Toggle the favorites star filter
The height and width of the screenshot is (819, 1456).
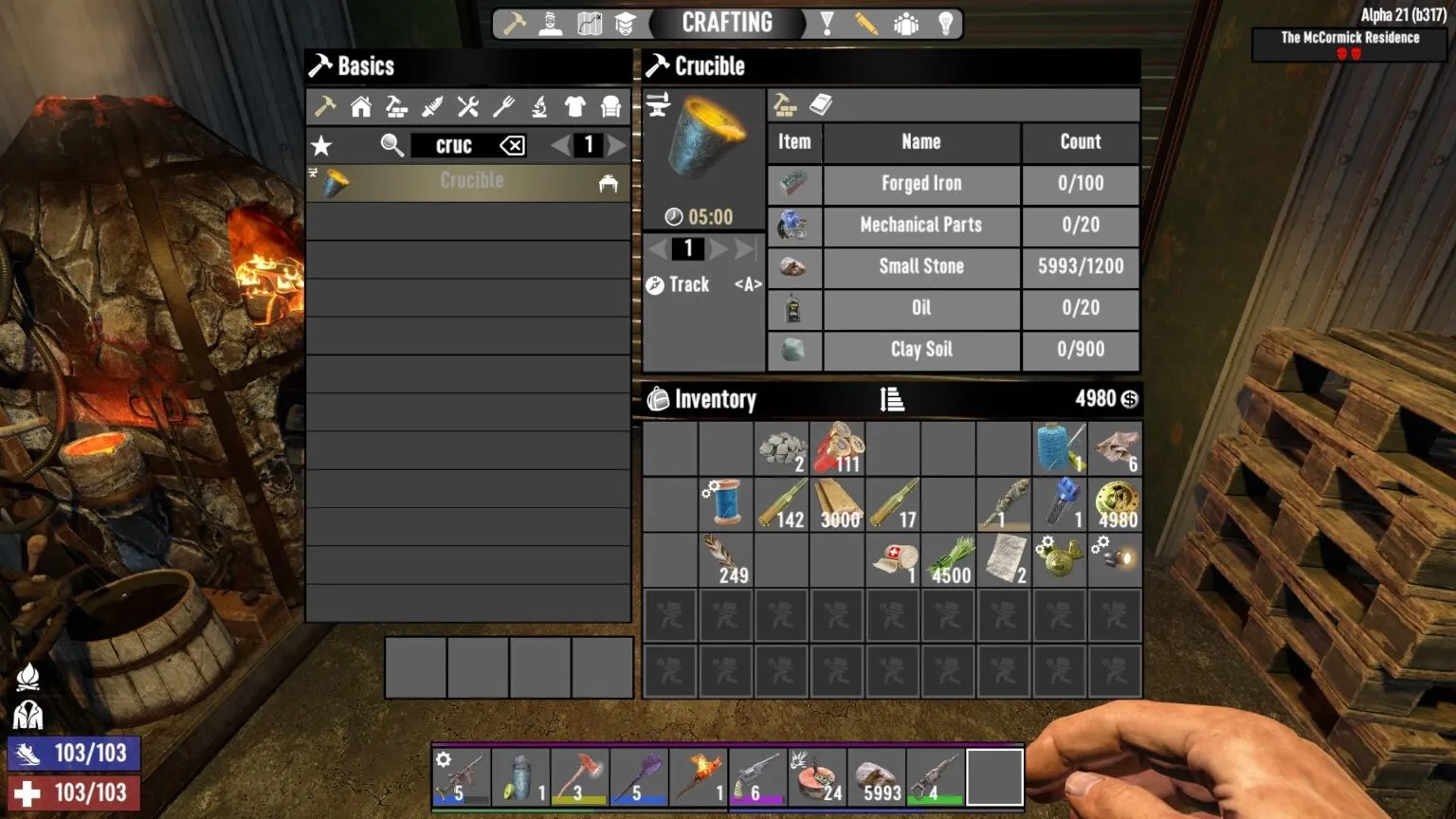(x=323, y=145)
